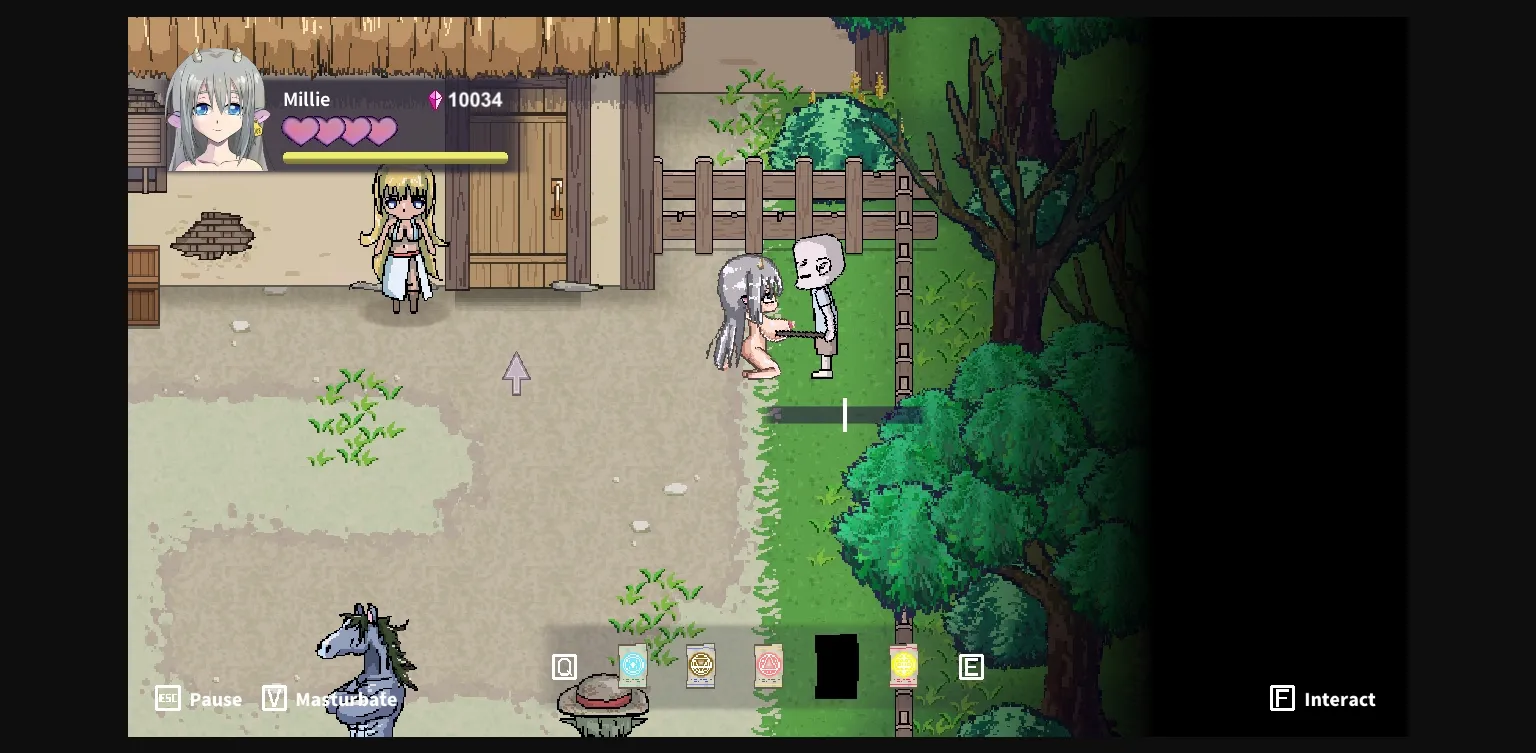Click the 10034 gem counter
Viewport: 1536px width, 753px height.
(x=475, y=99)
